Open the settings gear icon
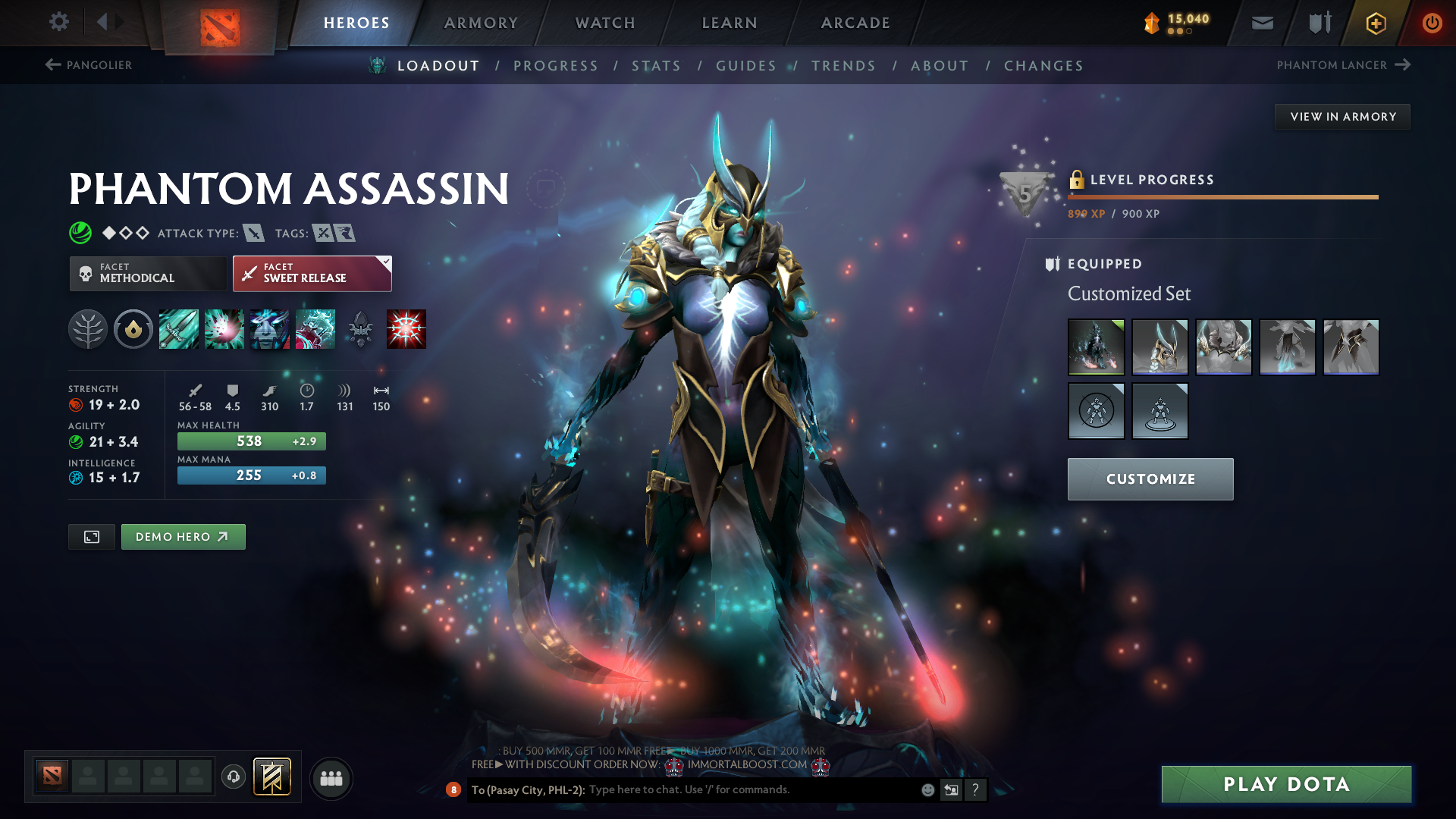 [x=58, y=23]
